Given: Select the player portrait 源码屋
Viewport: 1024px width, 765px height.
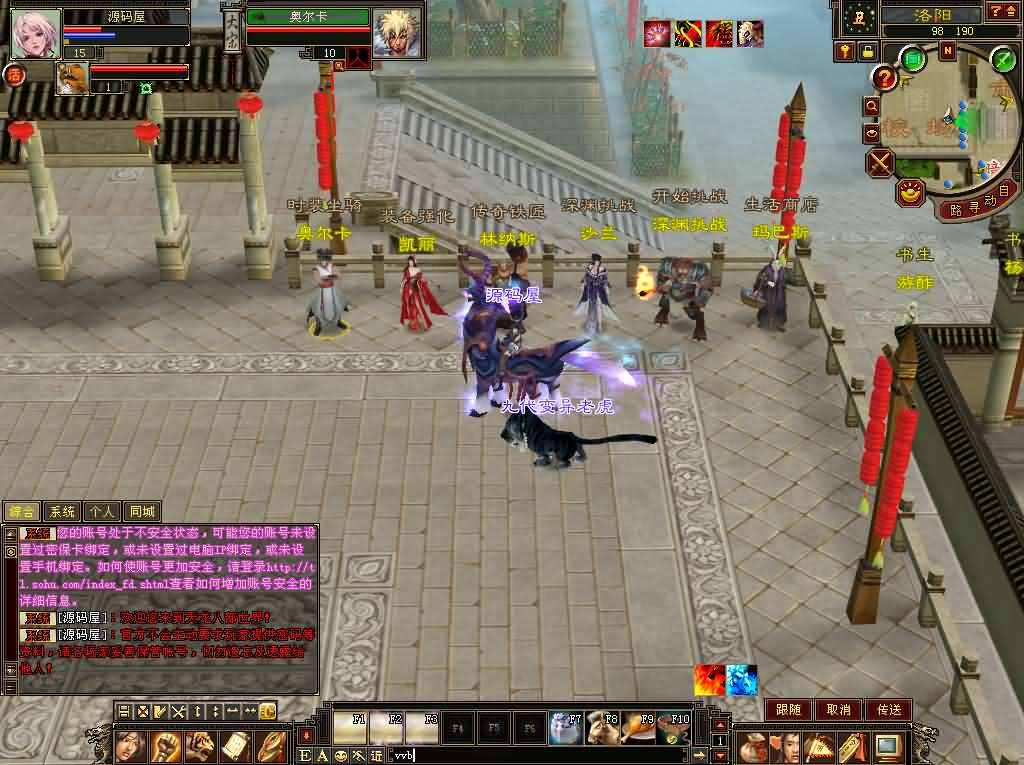Looking at the screenshot, I should [x=36, y=33].
